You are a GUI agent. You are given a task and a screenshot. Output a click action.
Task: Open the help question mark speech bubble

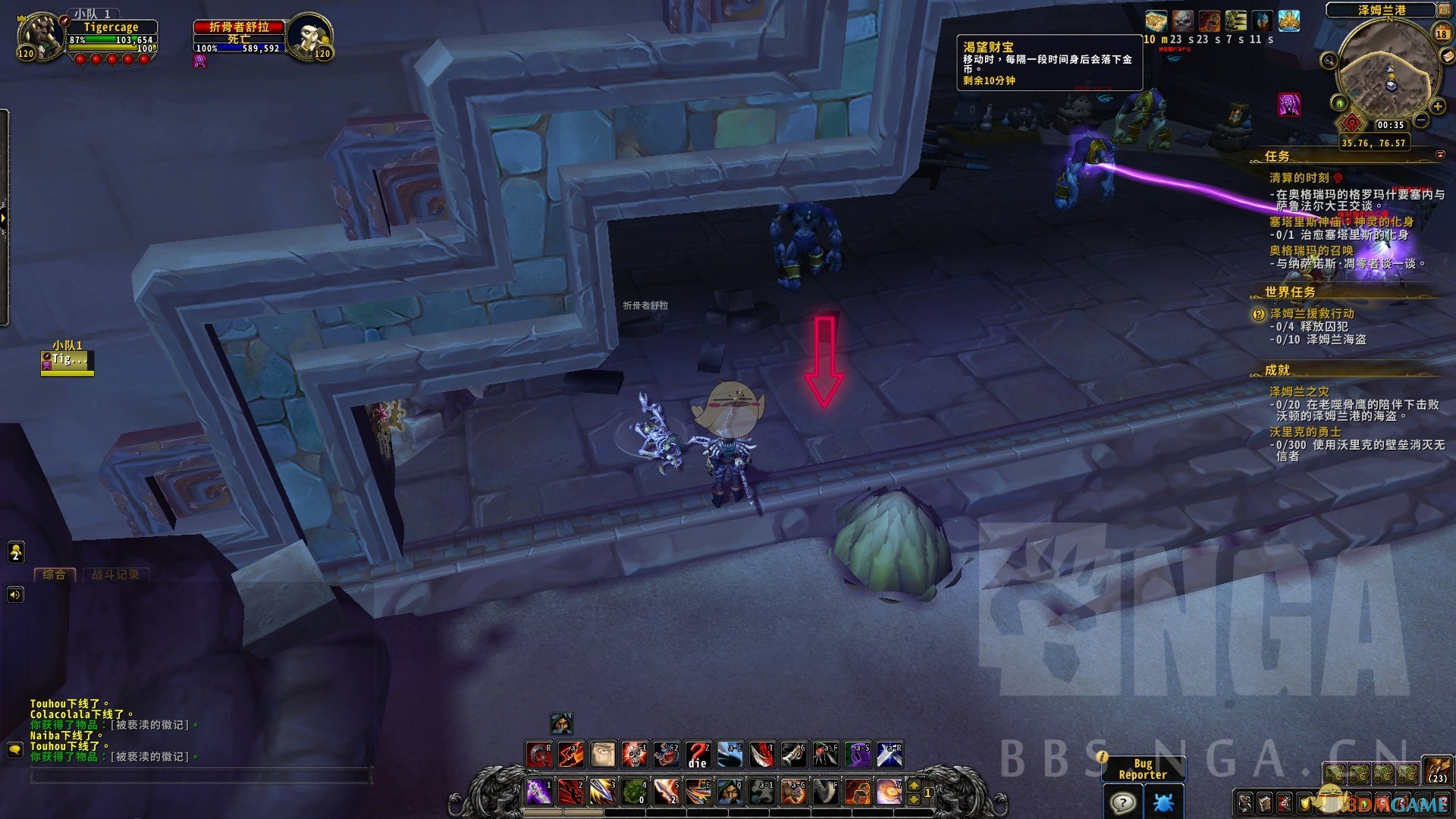click(1122, 802)
